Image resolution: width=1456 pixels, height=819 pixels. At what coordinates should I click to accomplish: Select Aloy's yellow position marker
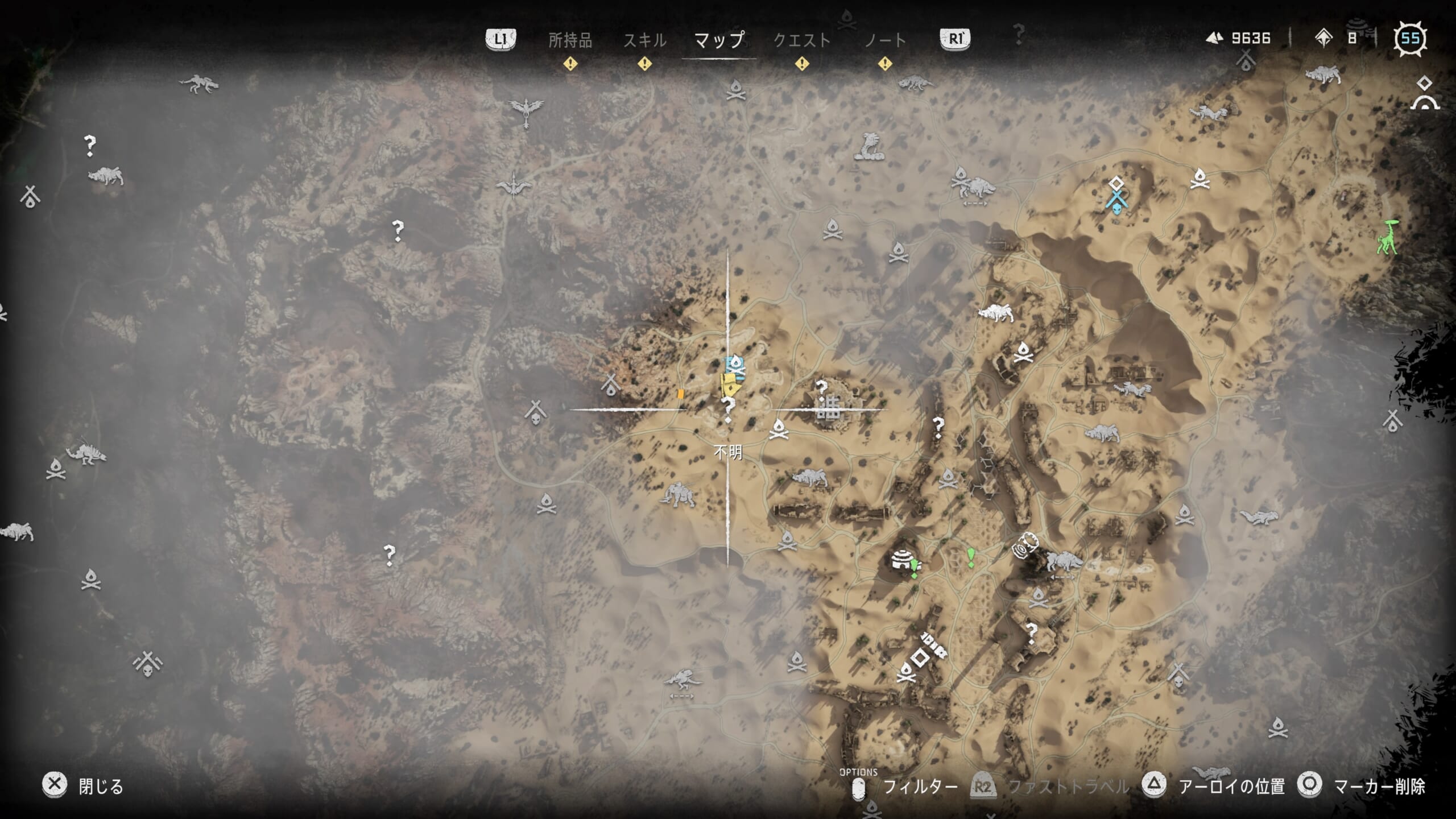click(x=729, y=384)
